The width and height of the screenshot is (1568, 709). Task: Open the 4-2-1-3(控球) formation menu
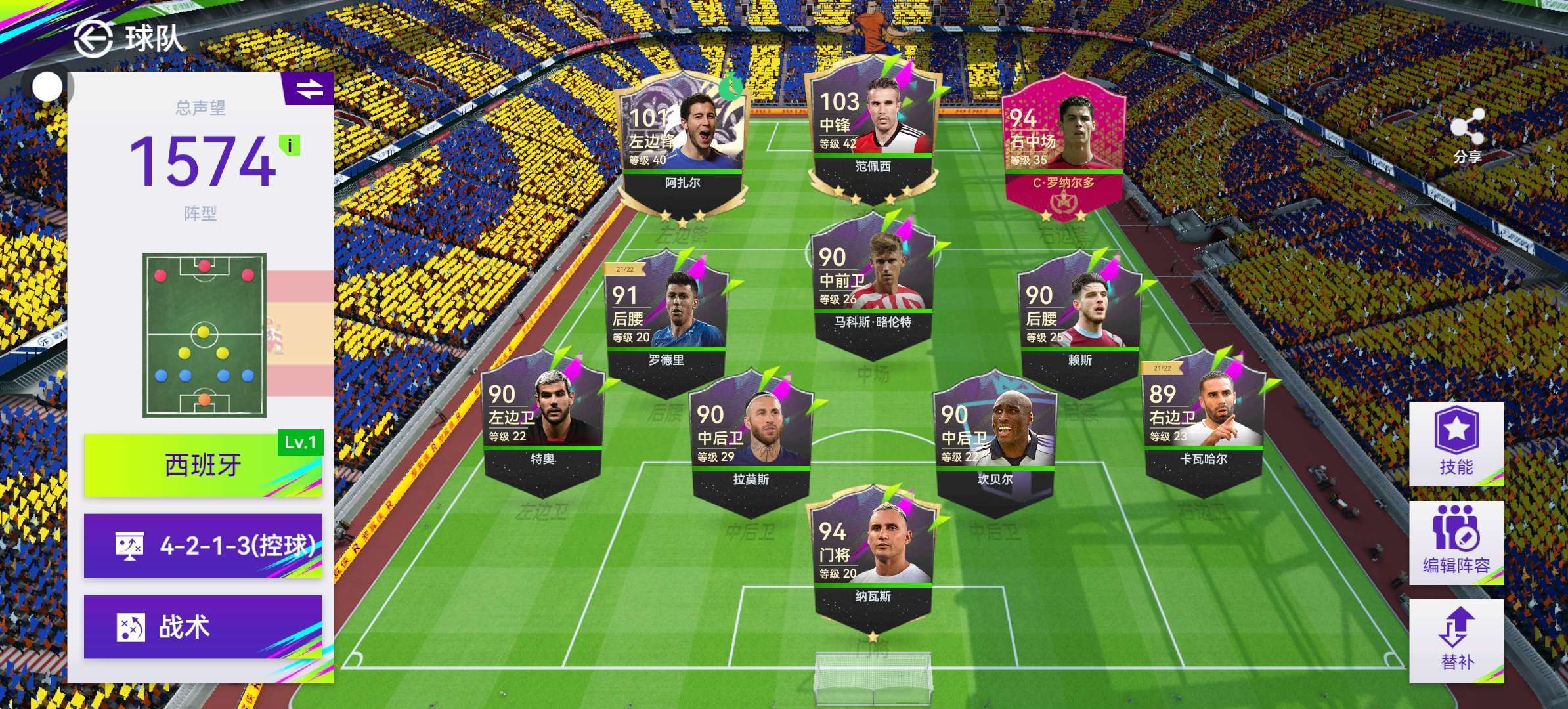coord(203,546)
